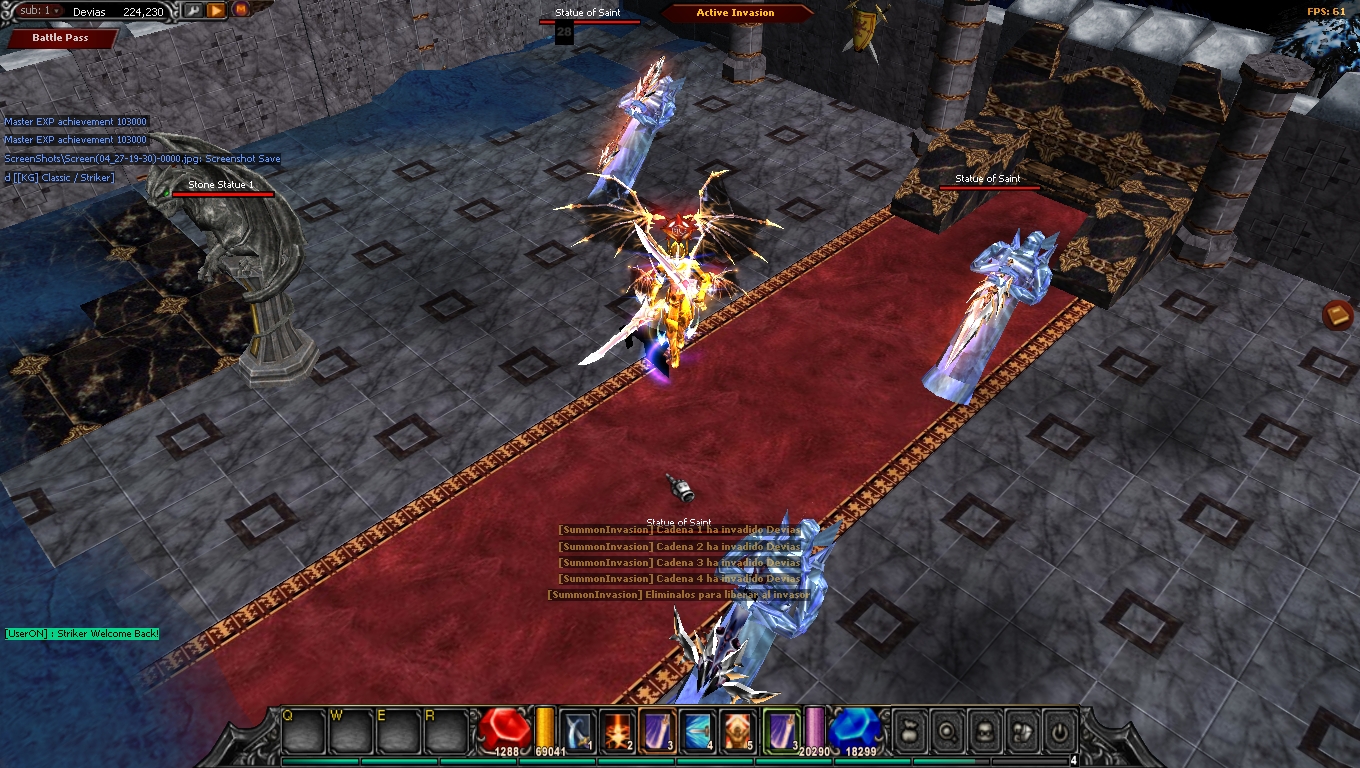Activate the sword skill in hotbar slot 1
The width and height of the screenshot is (1360, 768).
(x=577, y=730)
